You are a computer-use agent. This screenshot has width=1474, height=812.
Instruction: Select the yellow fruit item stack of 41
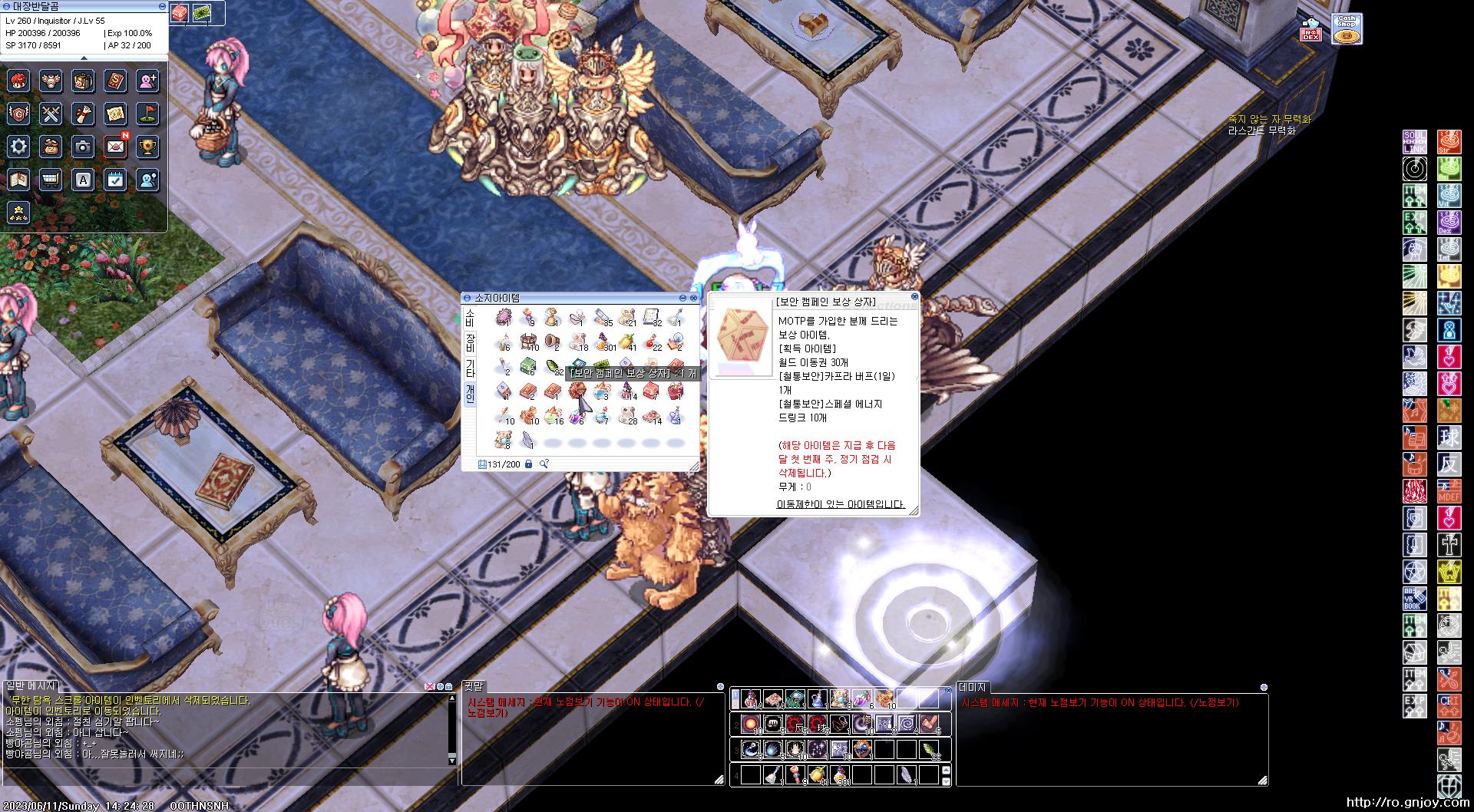coord(627,342)
